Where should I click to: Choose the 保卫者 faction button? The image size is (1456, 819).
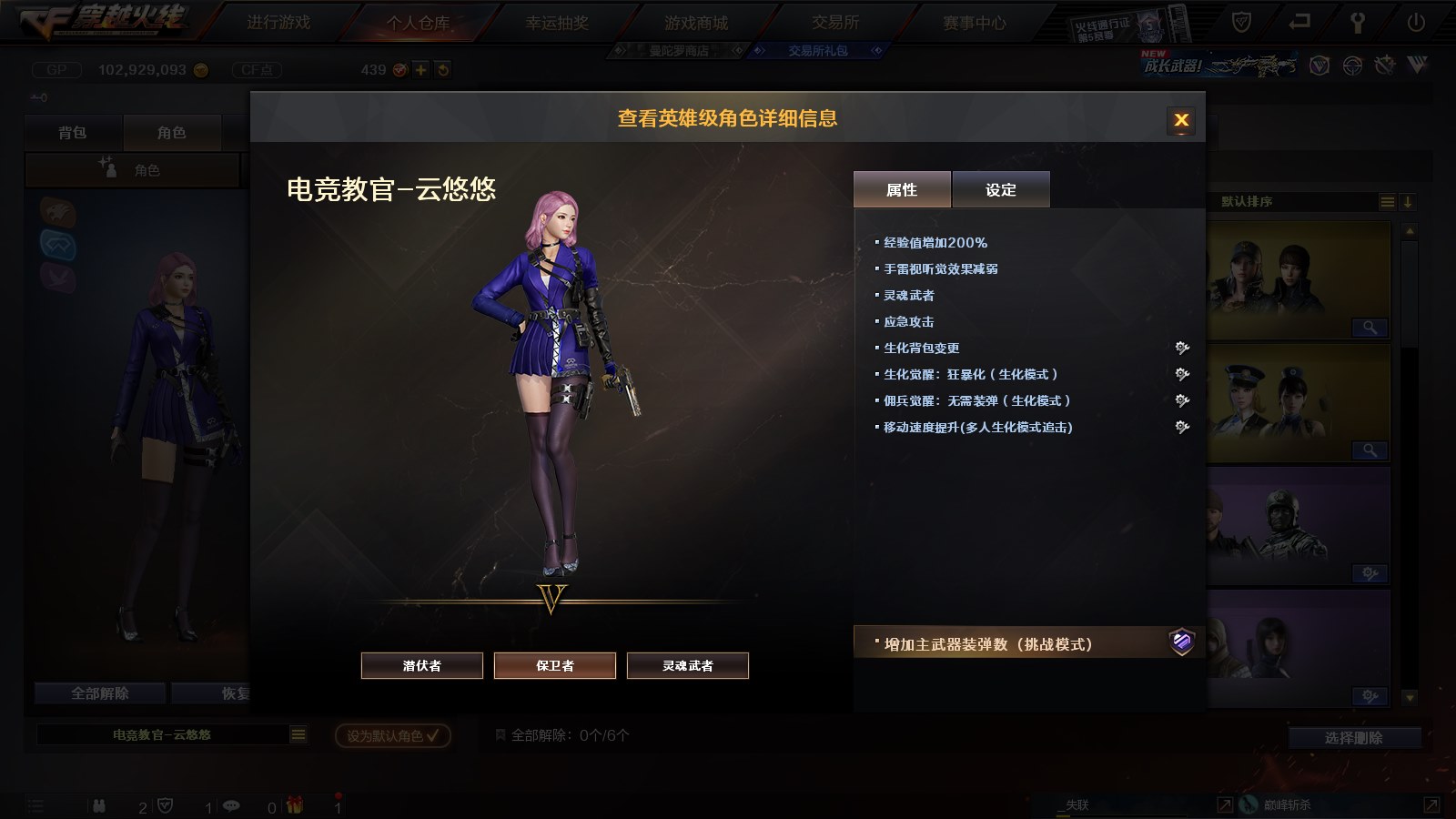click(555, 665)
